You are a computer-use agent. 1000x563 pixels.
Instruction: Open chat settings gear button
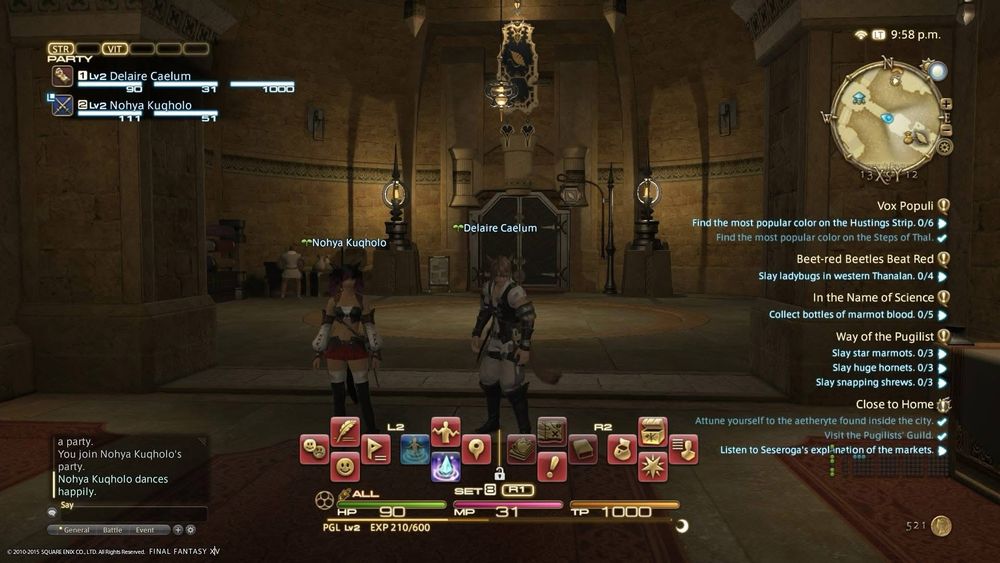pos(191,530)
